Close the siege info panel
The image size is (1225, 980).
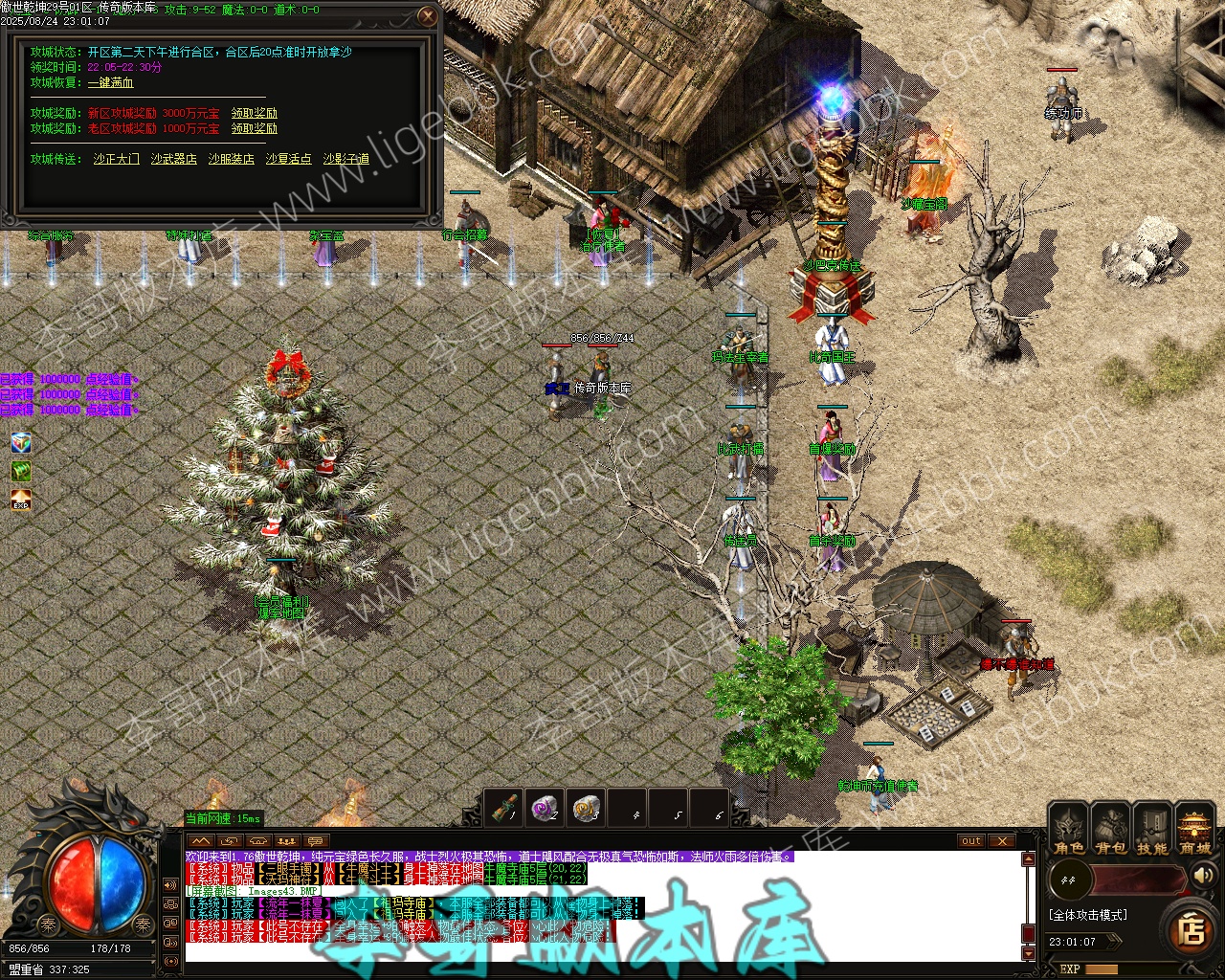tap(429, 16)
